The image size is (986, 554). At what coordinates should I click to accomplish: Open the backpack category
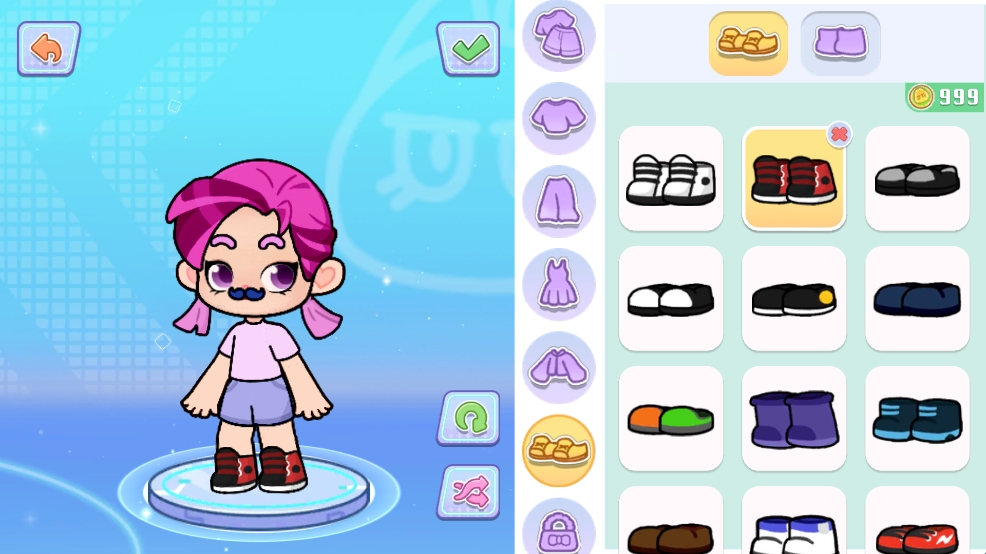coord(558,527)
